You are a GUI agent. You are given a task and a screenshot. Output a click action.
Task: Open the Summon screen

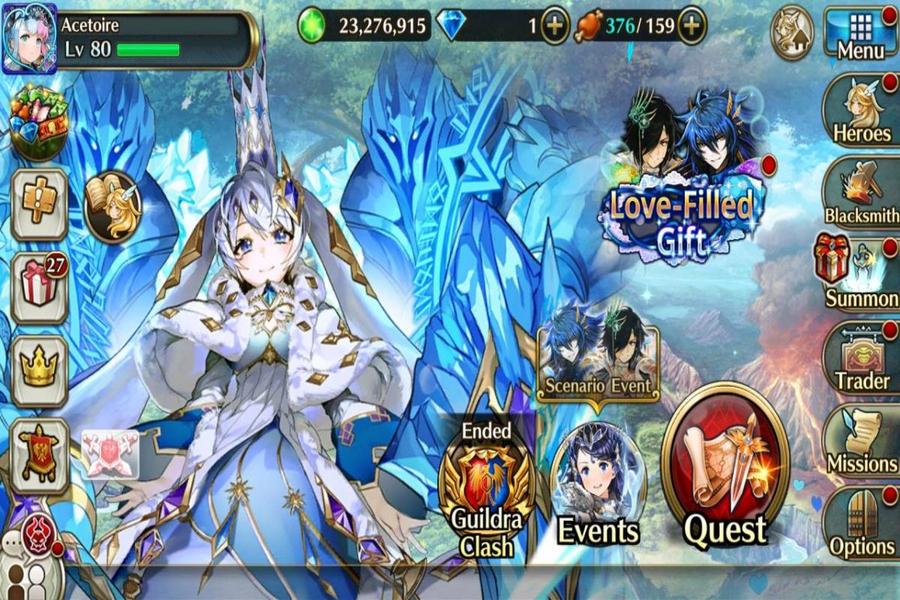pyautogui.click(x=858, y=273)
